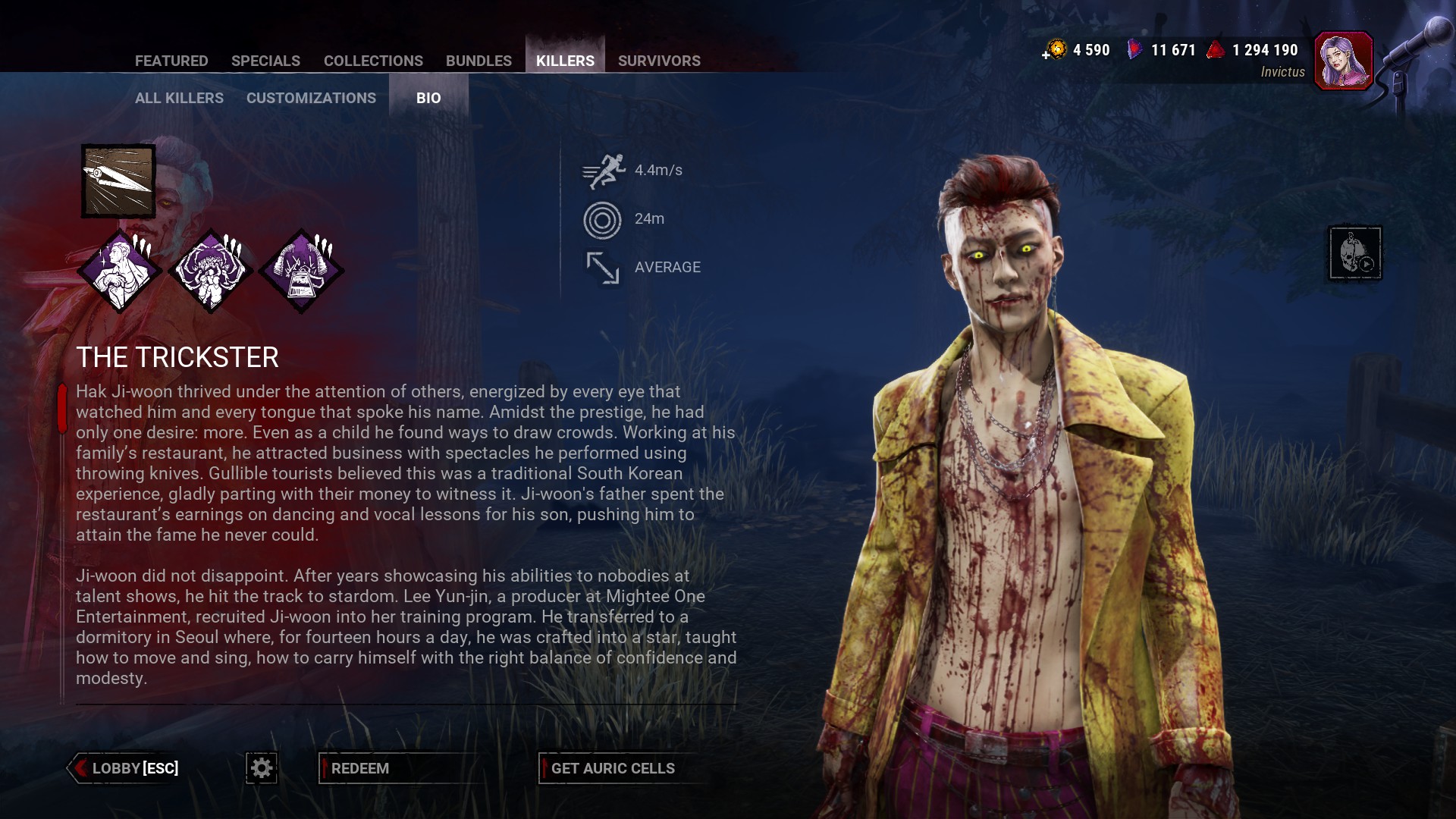The image size is (1456, 819).
Task: Choose Get Auric Cells
Action: [613, 768]
